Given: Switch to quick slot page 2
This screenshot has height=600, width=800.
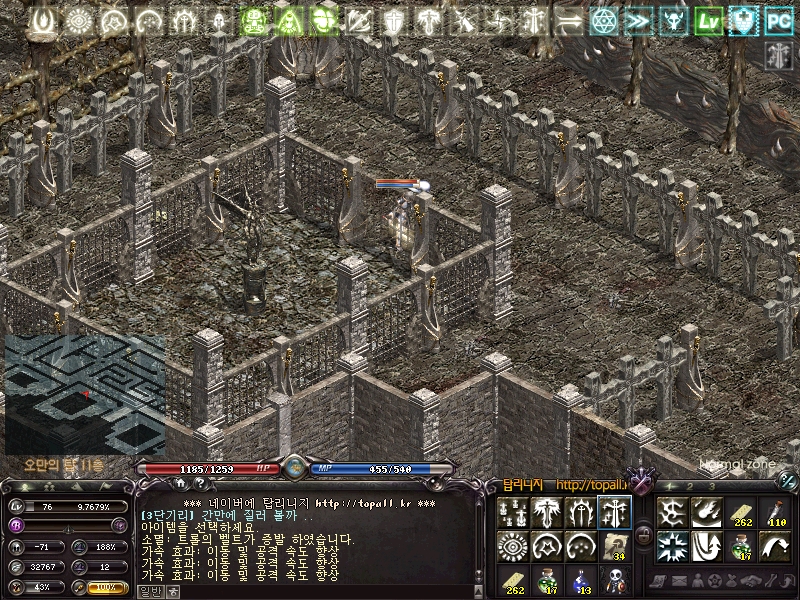Looking at the screenshot, I should pyautogui.click(x=690, y=486).
